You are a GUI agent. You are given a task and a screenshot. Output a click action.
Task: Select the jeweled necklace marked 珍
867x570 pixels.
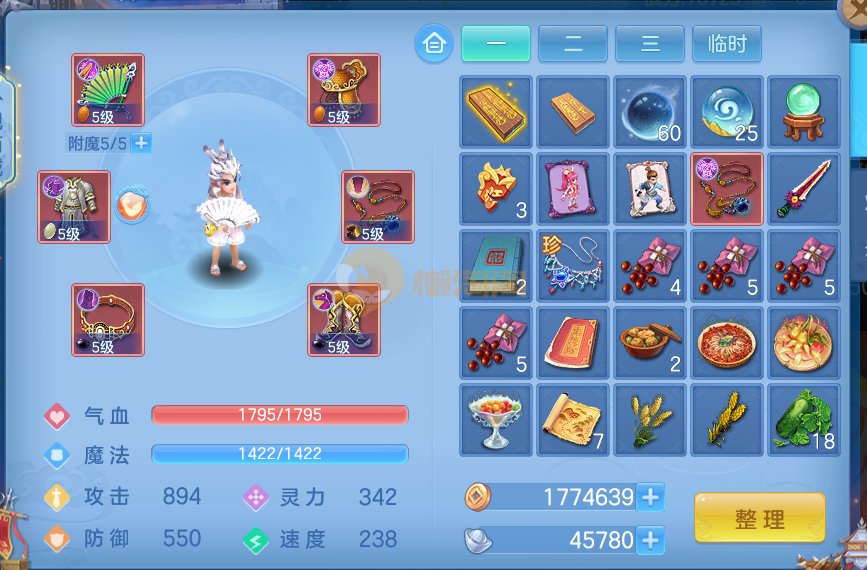(x=572, y=265)
